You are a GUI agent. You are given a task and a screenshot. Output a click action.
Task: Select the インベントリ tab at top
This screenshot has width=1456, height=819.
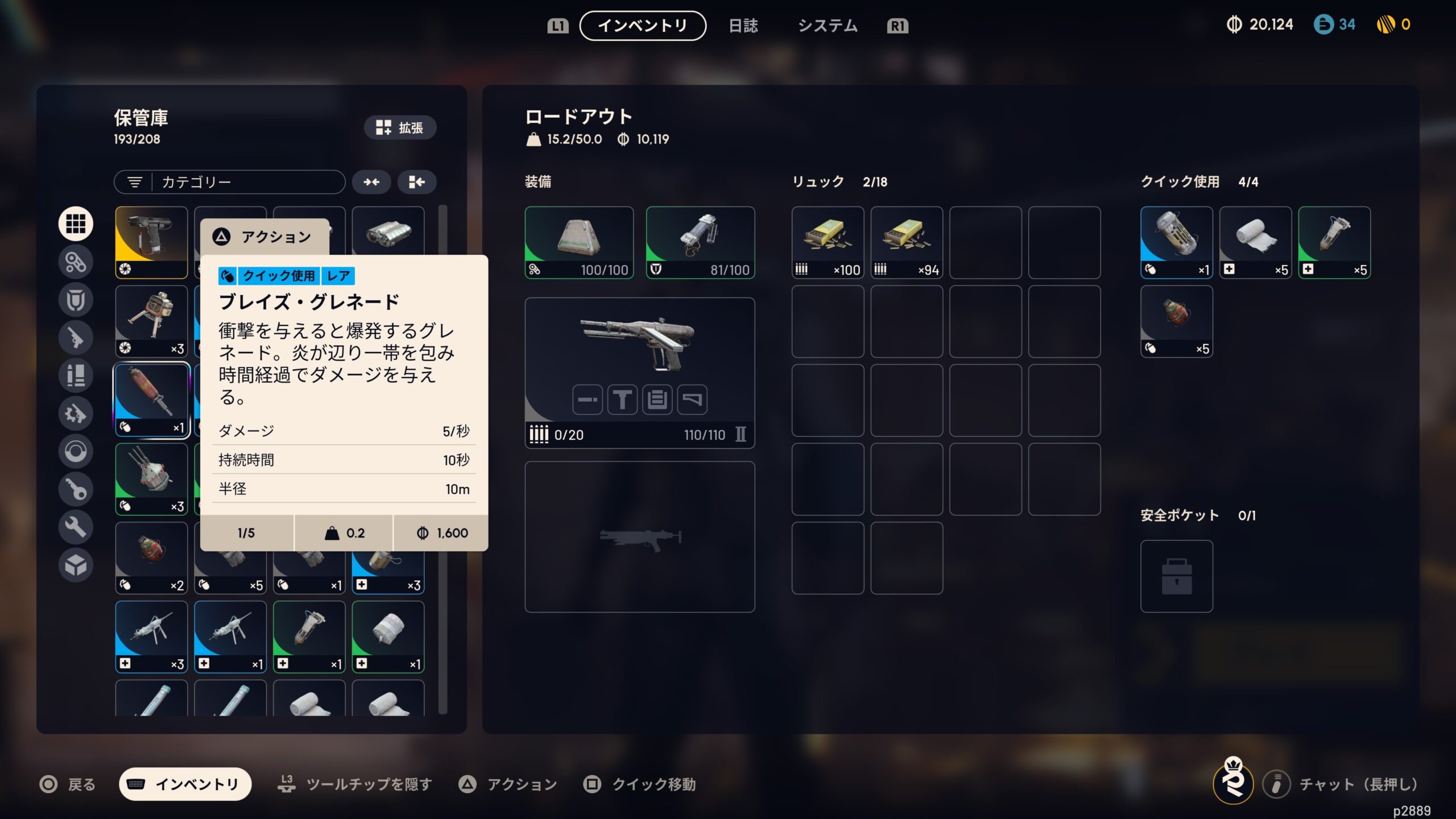click(x=643, y=26)
